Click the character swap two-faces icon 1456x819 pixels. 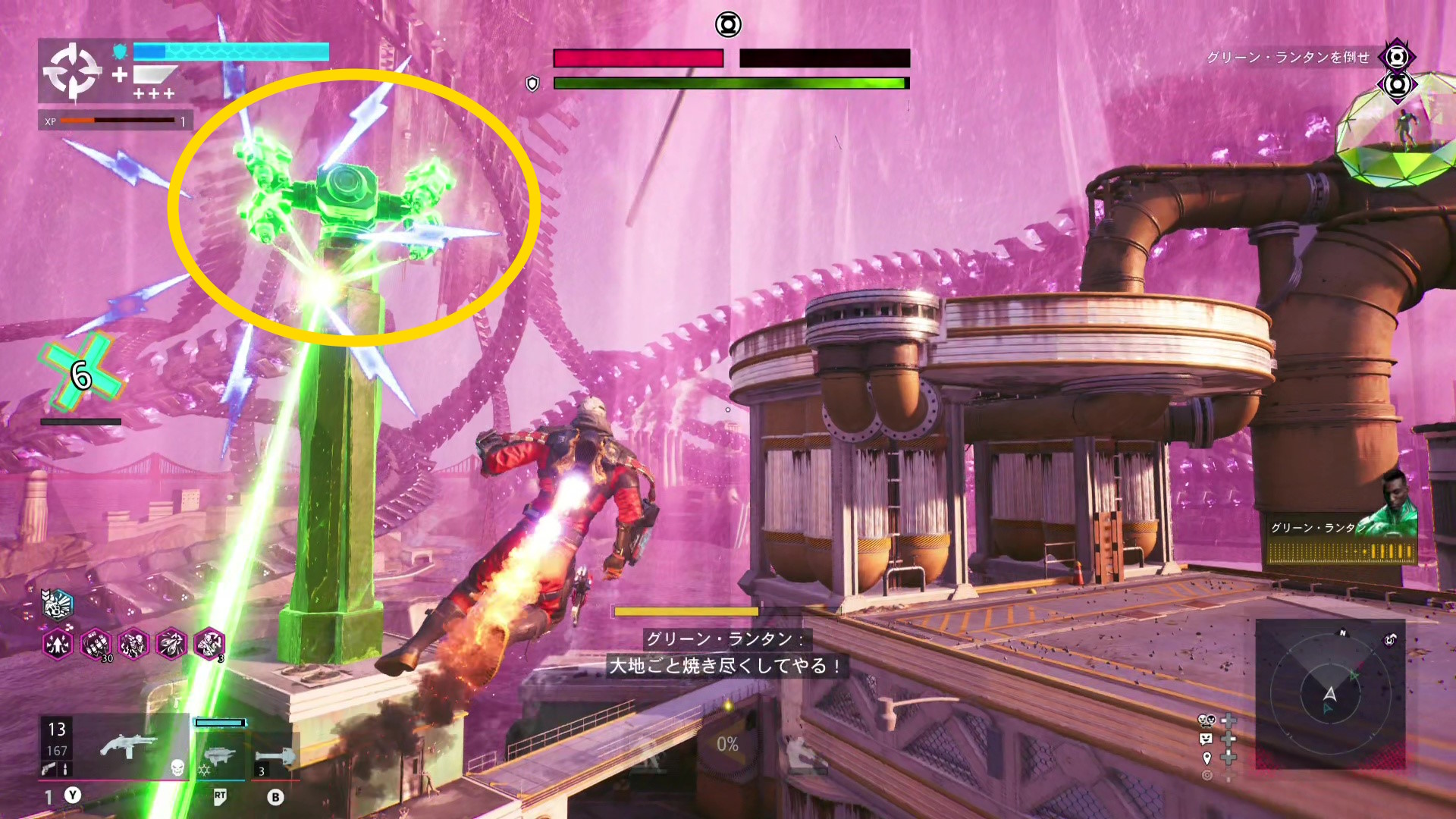click(1207, 720)
